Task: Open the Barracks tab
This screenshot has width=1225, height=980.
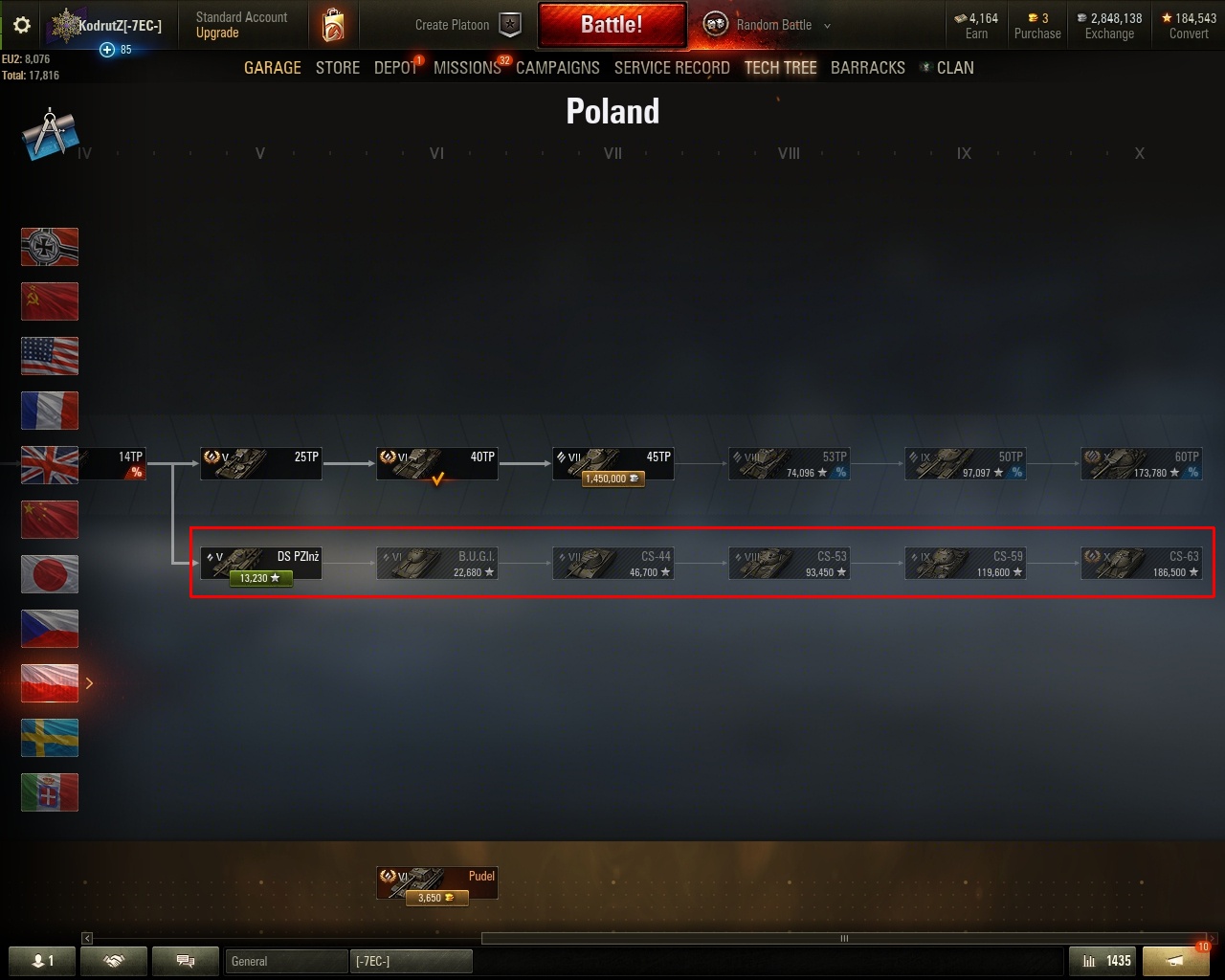Action: tap(867, 68)
